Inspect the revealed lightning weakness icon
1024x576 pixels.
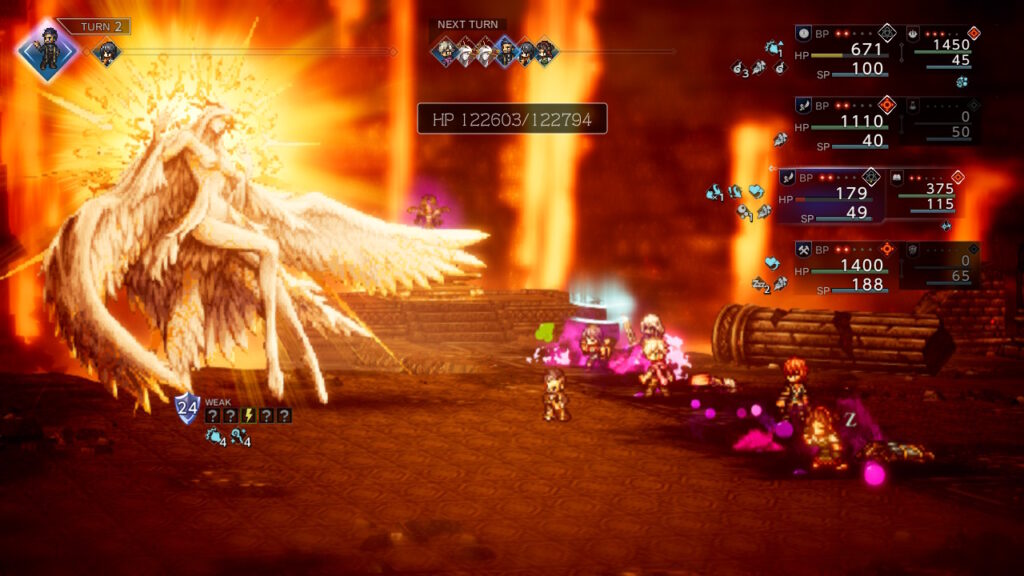[x=248, y=415]
